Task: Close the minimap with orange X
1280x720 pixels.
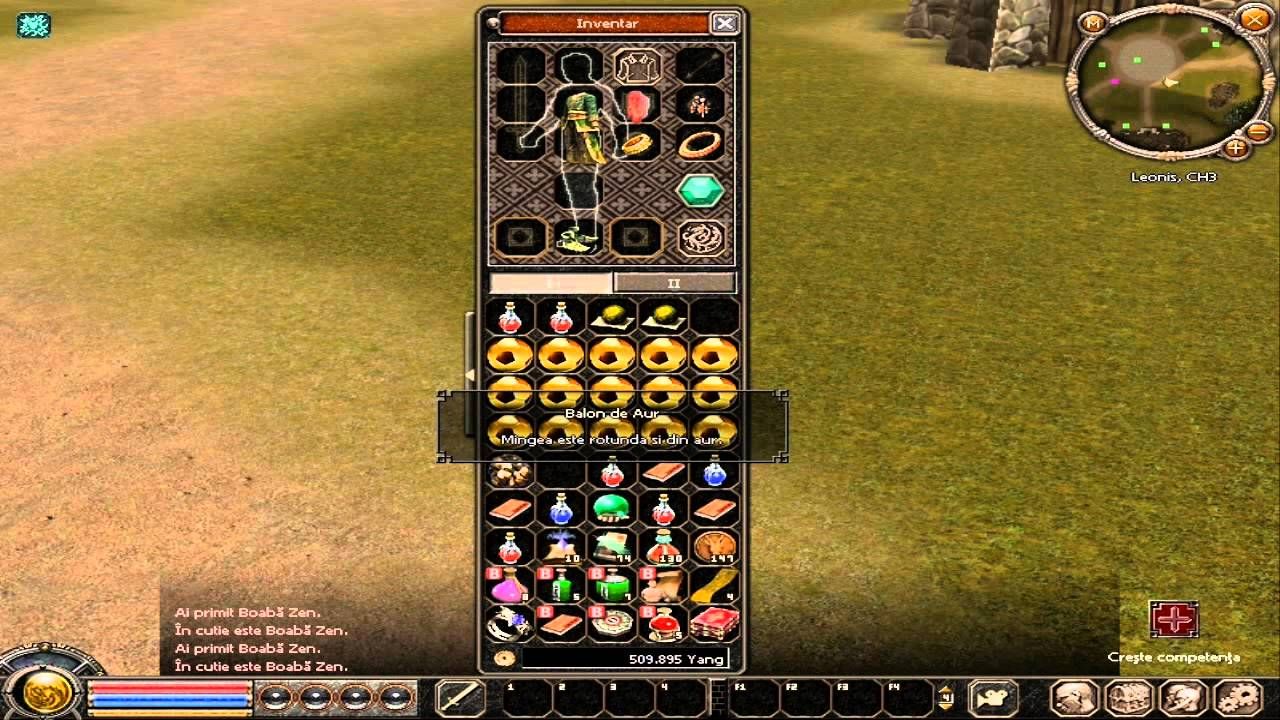Action: click(1254, 19)
